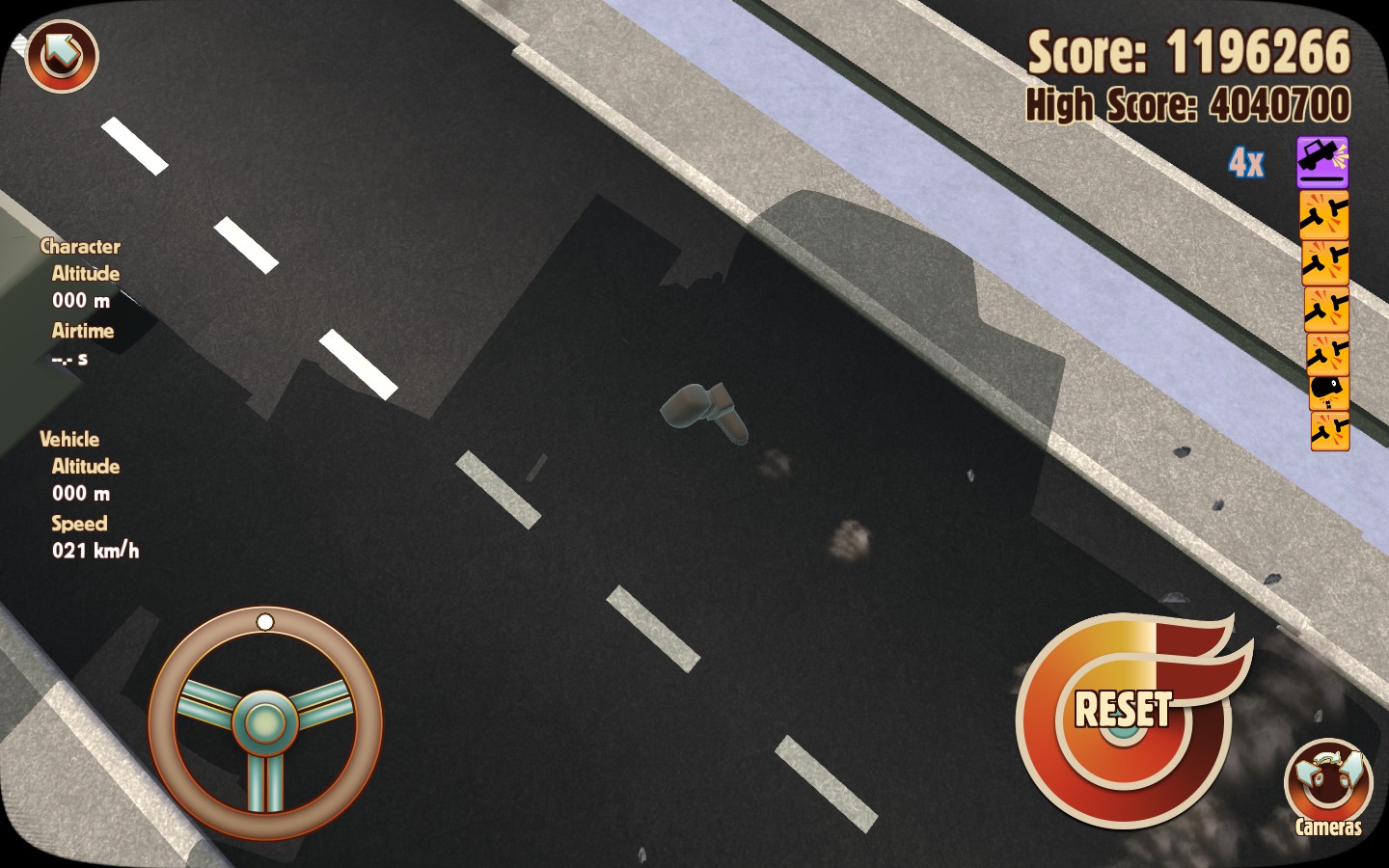Click the steering wheel center hub
Viewport: 1389px width, 868px height.
(264, 720)
